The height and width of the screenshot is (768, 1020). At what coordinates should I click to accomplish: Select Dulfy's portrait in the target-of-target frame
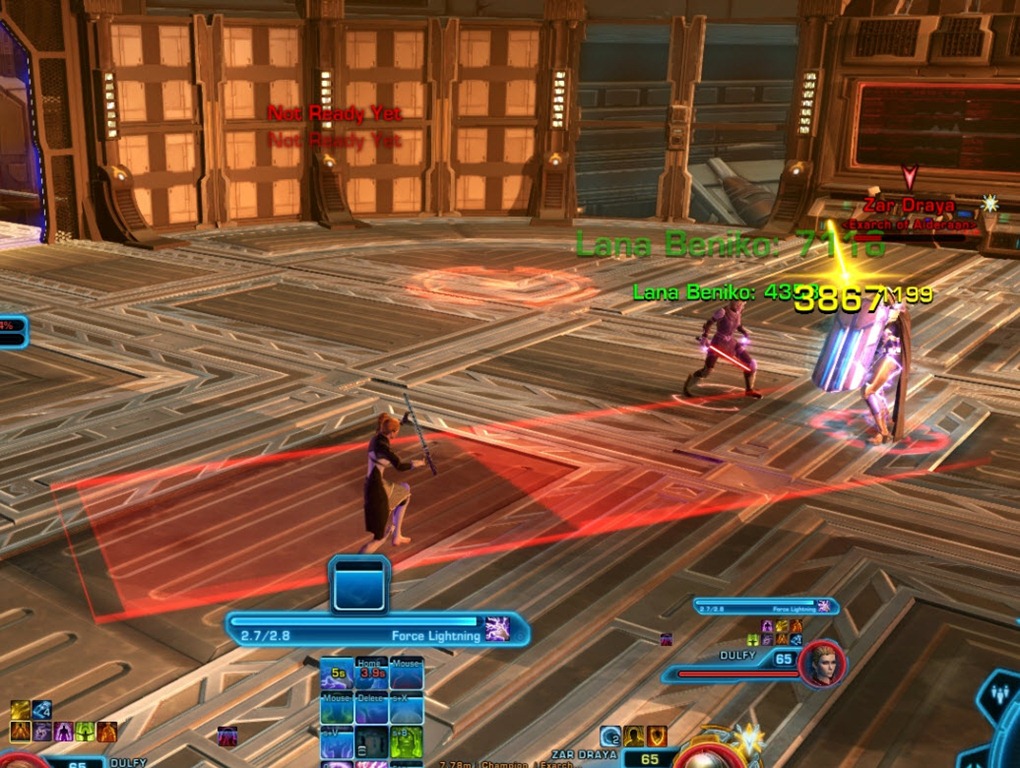(822, 664)
